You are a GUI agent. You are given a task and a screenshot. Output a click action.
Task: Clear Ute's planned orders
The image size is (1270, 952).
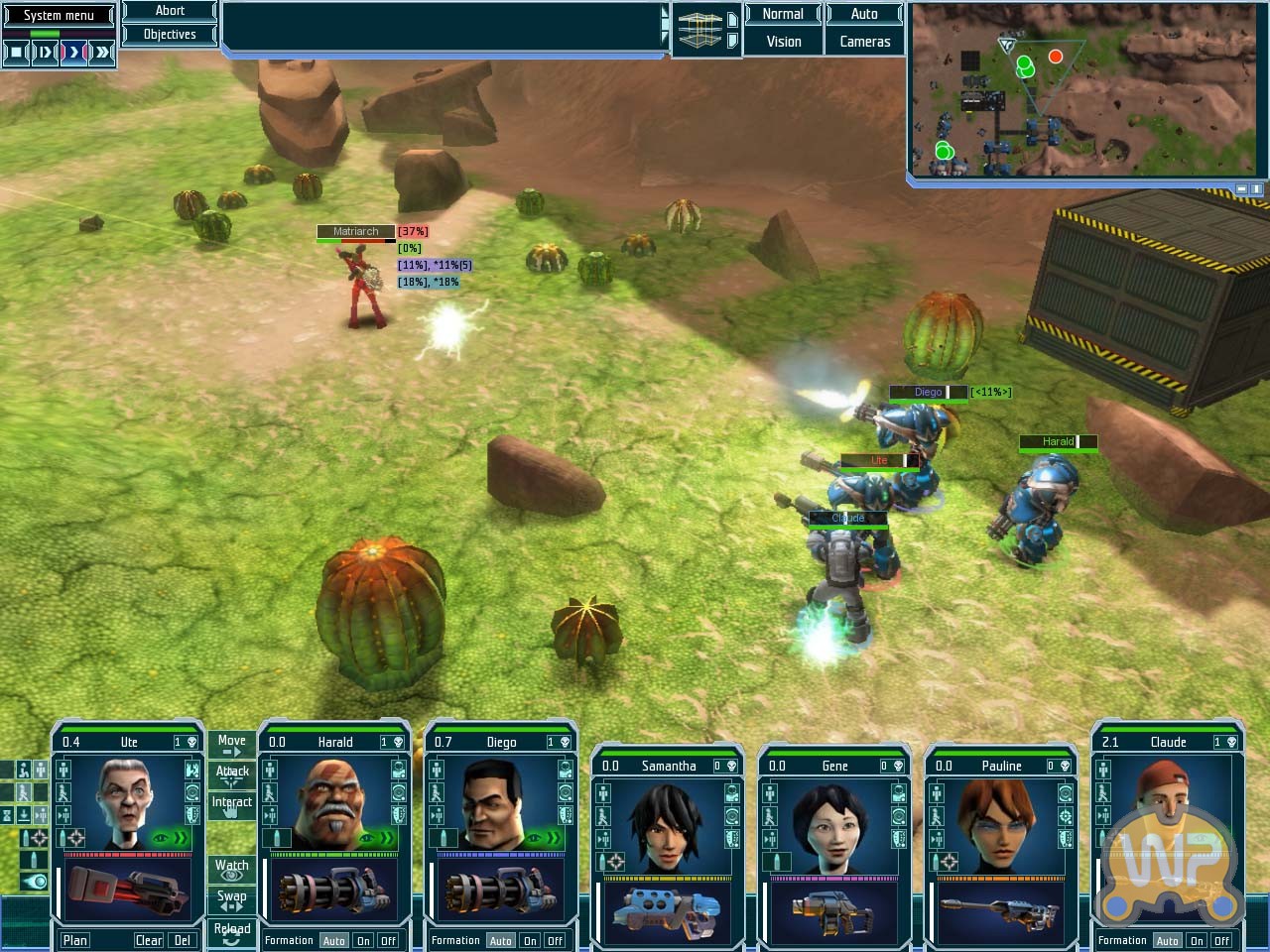point(149,940)
